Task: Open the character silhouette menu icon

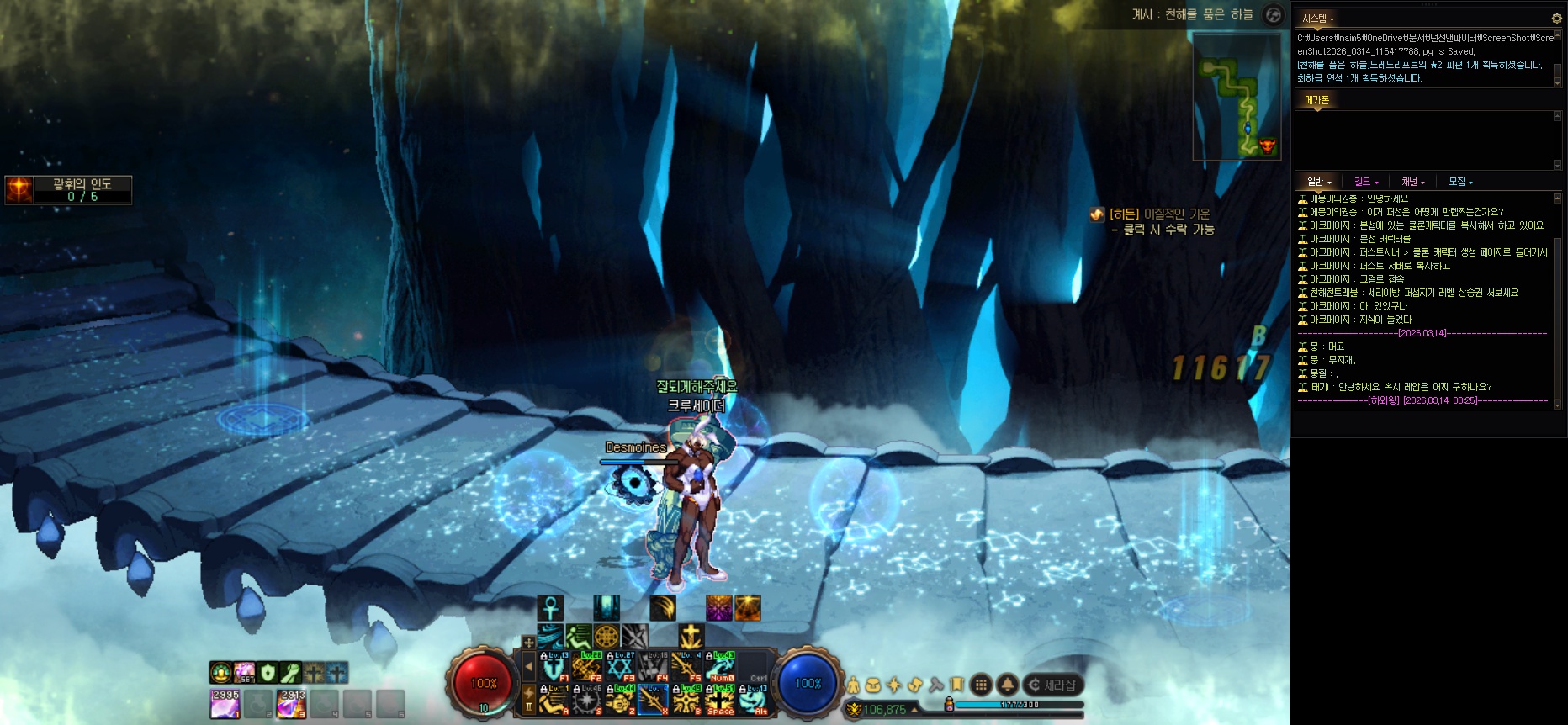Action: [854, 685]
